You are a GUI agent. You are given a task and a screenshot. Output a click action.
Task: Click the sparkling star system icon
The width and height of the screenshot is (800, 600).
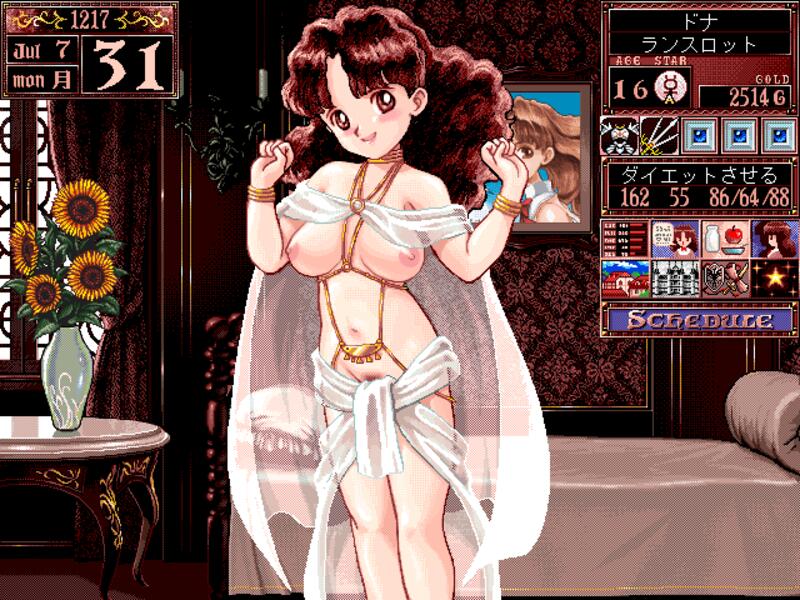[777, 279]
